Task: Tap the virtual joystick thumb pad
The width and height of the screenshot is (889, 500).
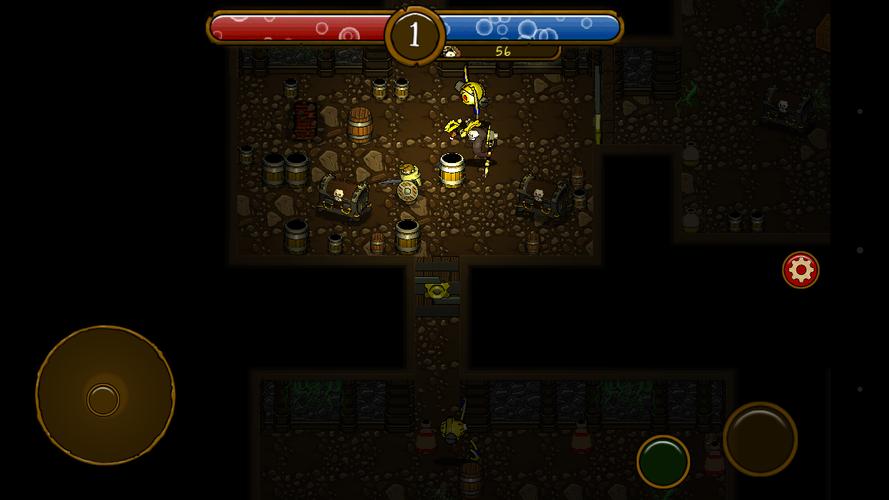Action: point(103,399)
